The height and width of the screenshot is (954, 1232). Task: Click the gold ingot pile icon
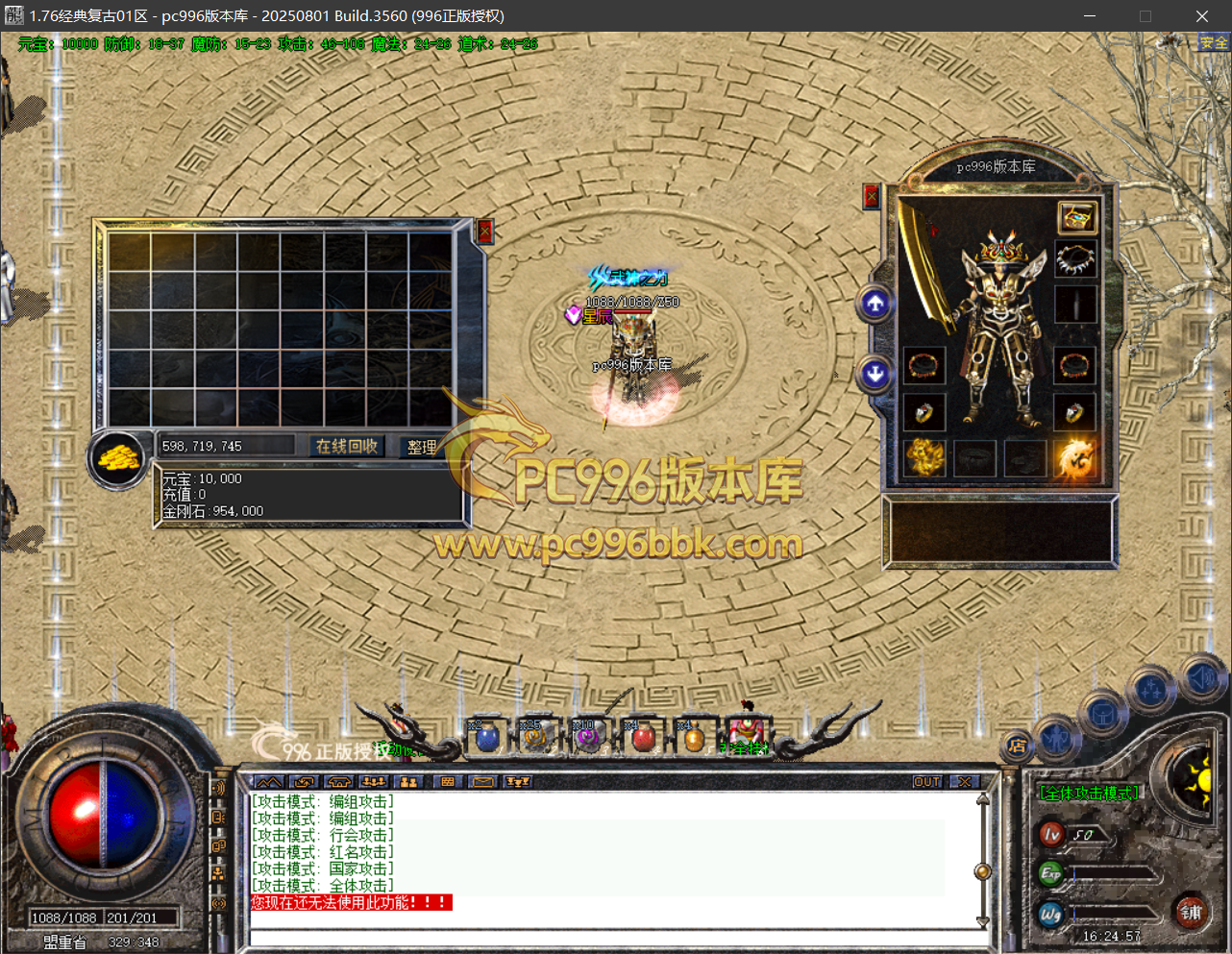tap(118, 457)
